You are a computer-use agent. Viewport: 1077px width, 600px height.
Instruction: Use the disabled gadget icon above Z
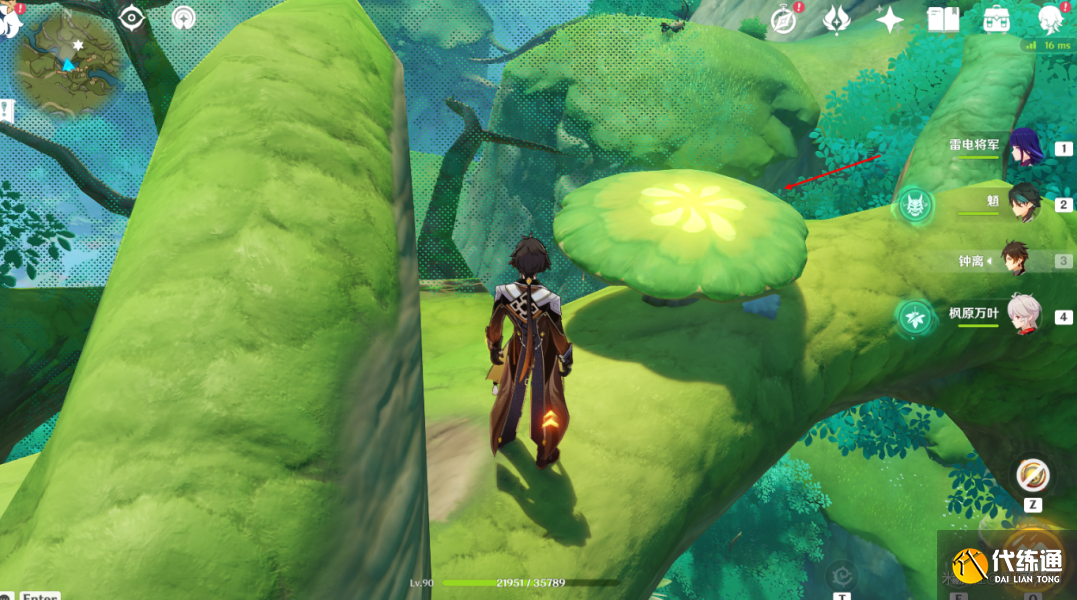(x=1032, y=475)
